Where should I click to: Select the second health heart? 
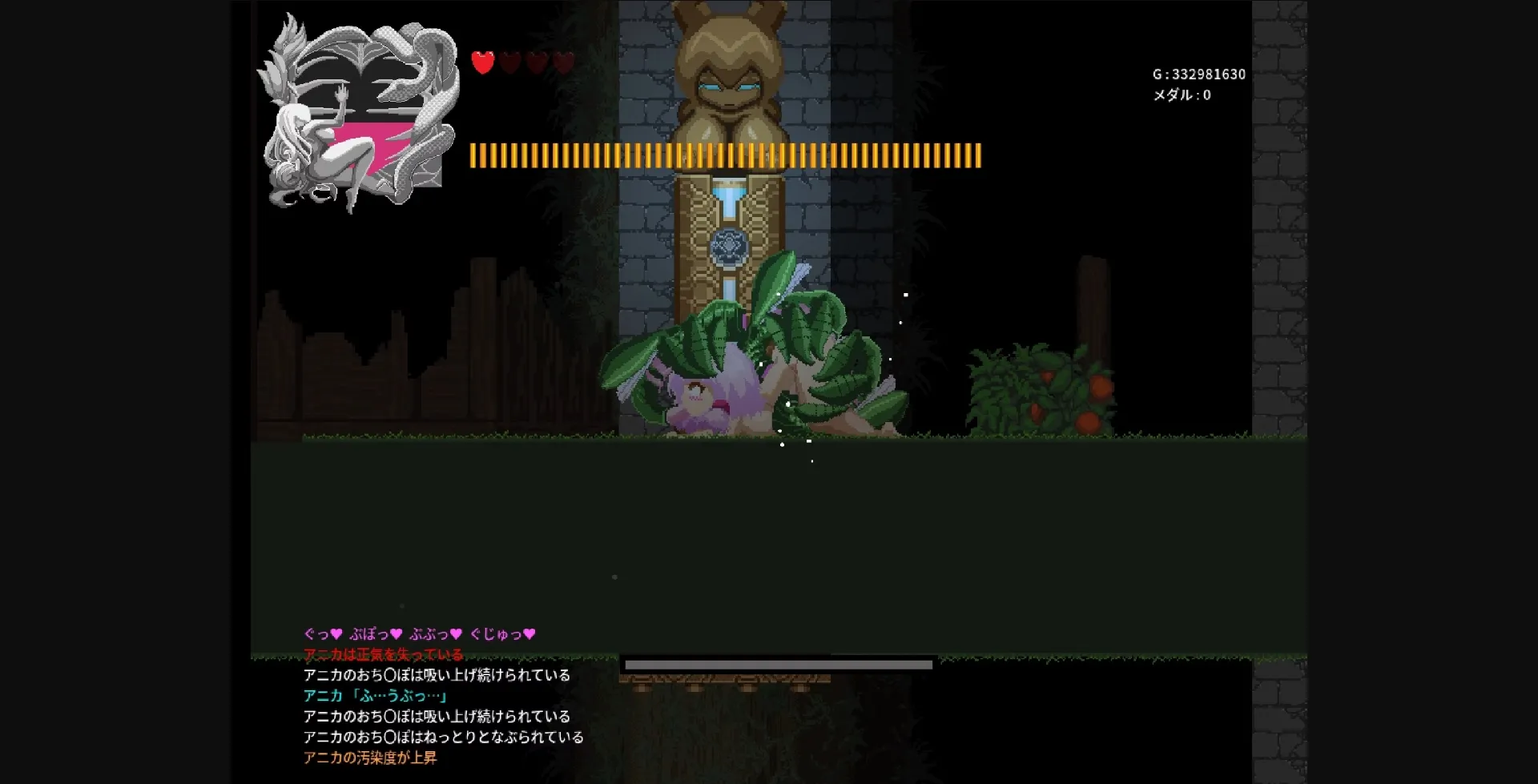click(510, 62)
